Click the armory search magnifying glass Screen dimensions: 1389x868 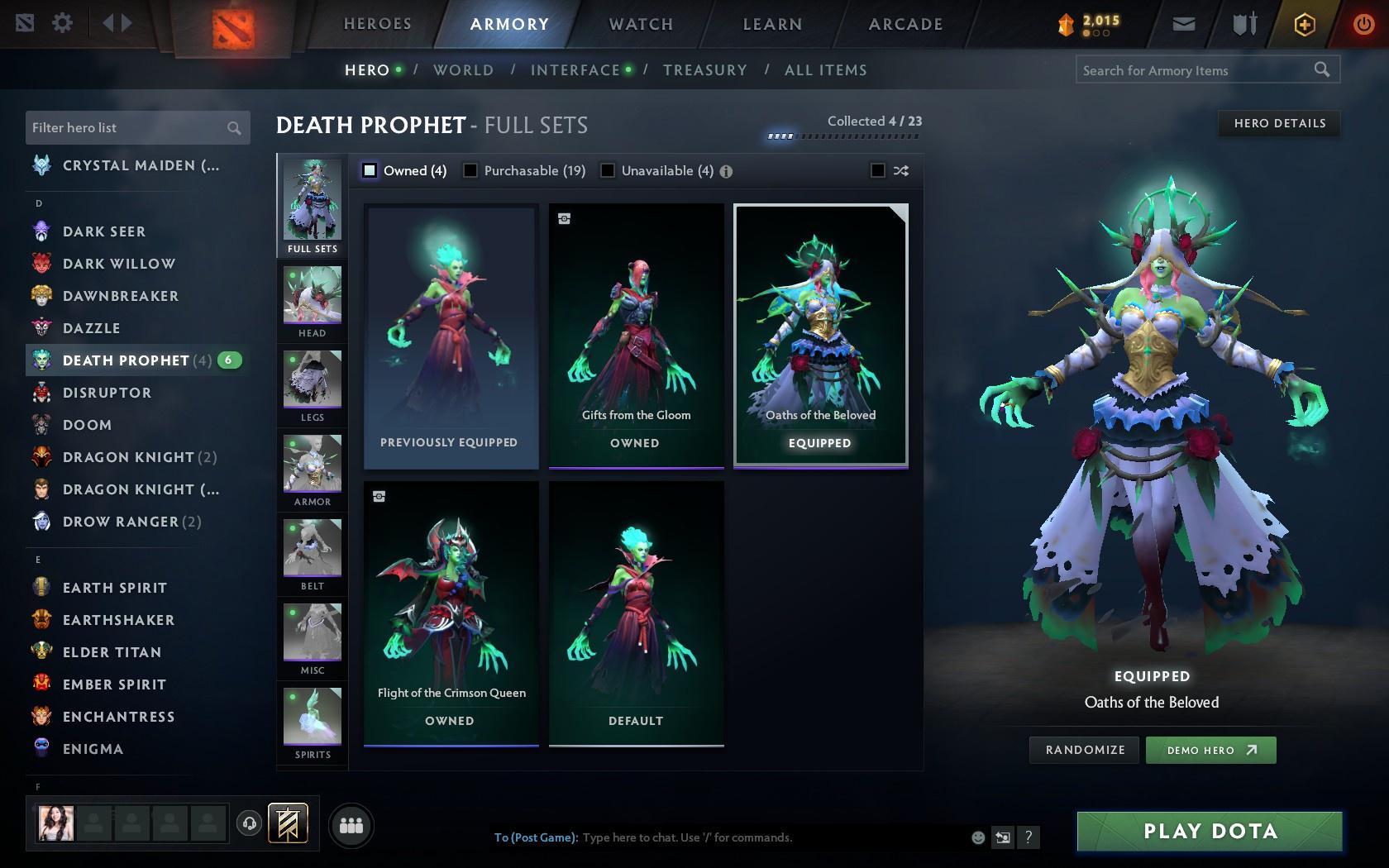[1321, 70]
